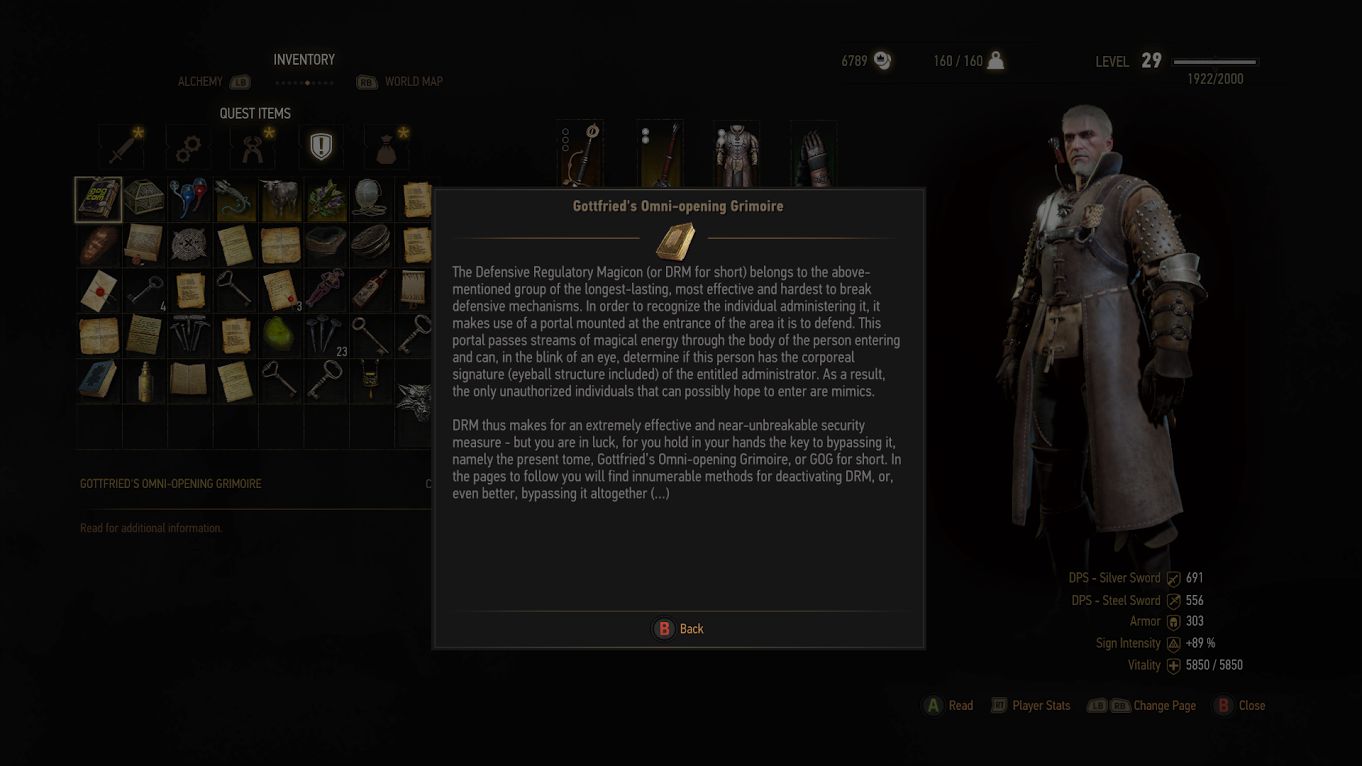Viewport: 1362px width, 766px height.
Task: Click Back to close the book text
Action: point(679,629)
